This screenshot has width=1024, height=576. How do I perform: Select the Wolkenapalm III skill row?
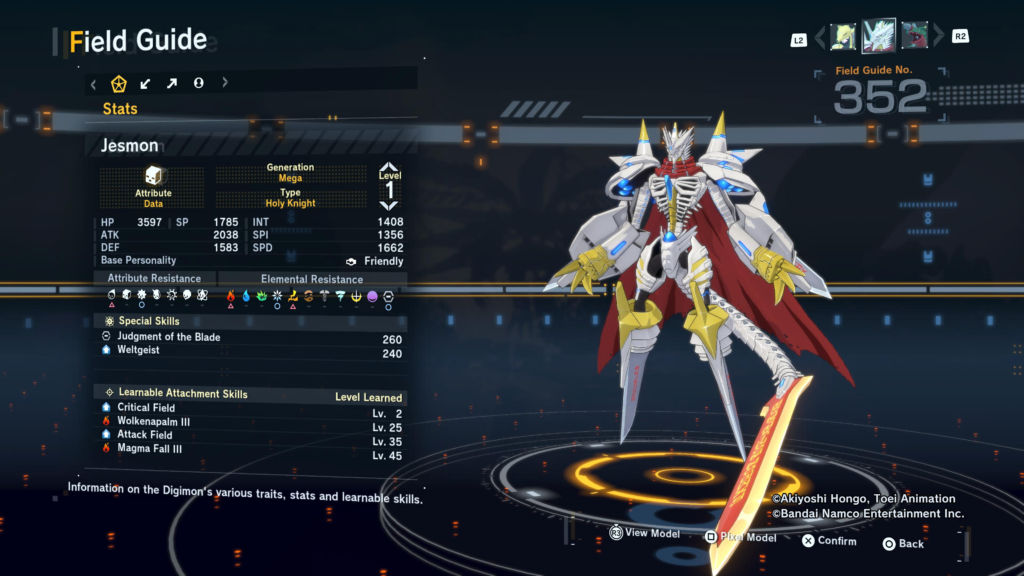tap(153, 422)
